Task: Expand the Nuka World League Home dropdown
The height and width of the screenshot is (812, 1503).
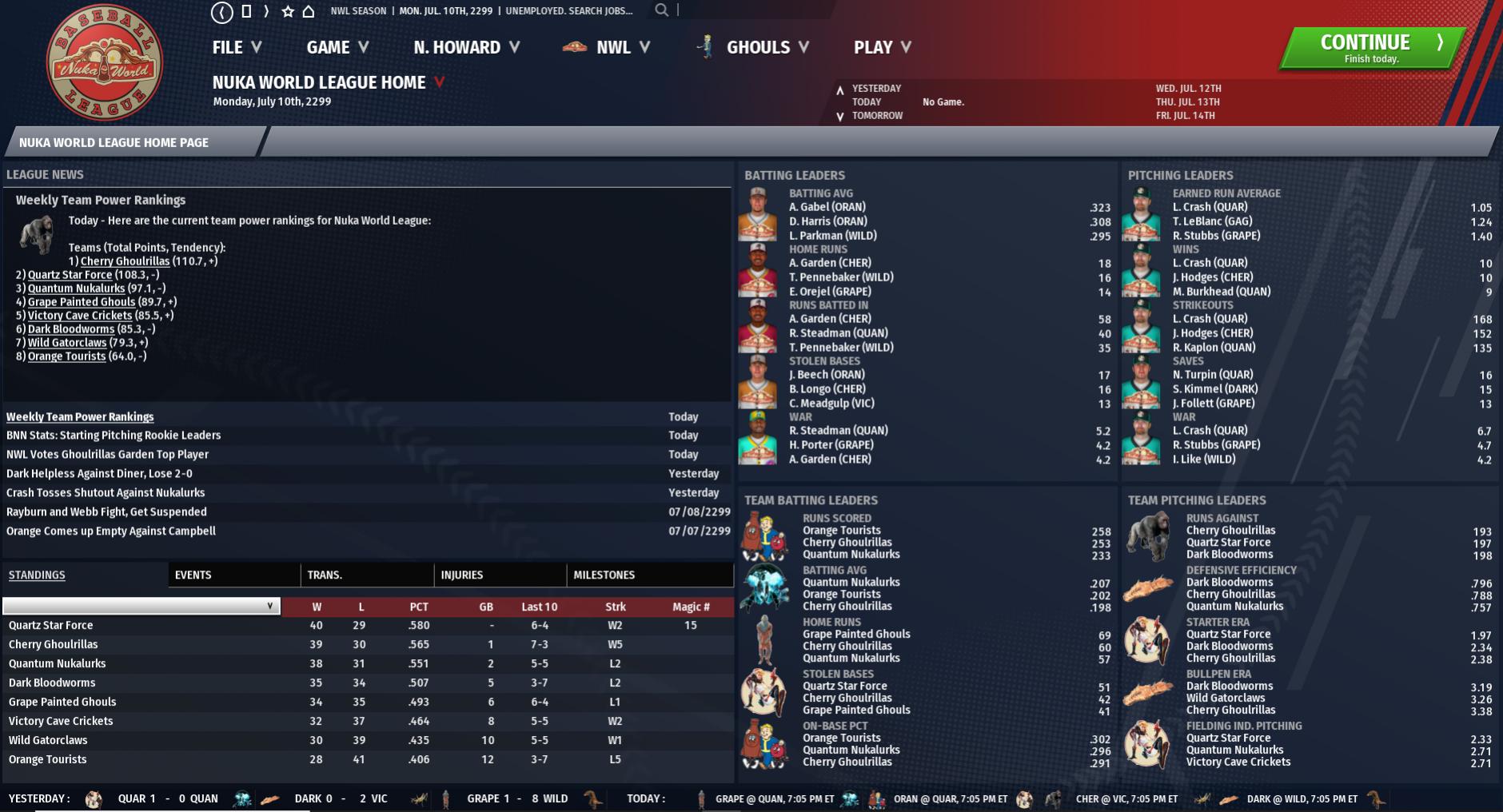Action: click(x=439, y=82)
